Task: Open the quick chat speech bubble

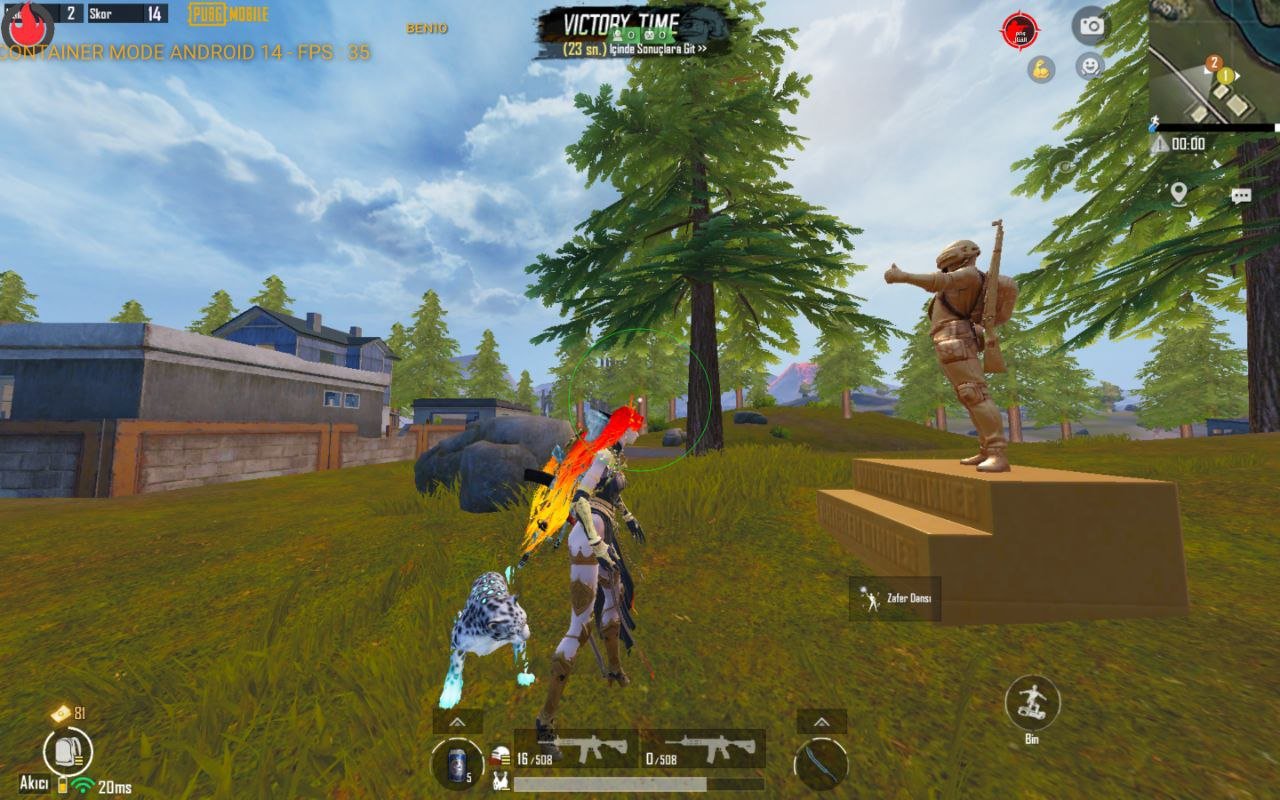Action: [x=1241, y=196]
